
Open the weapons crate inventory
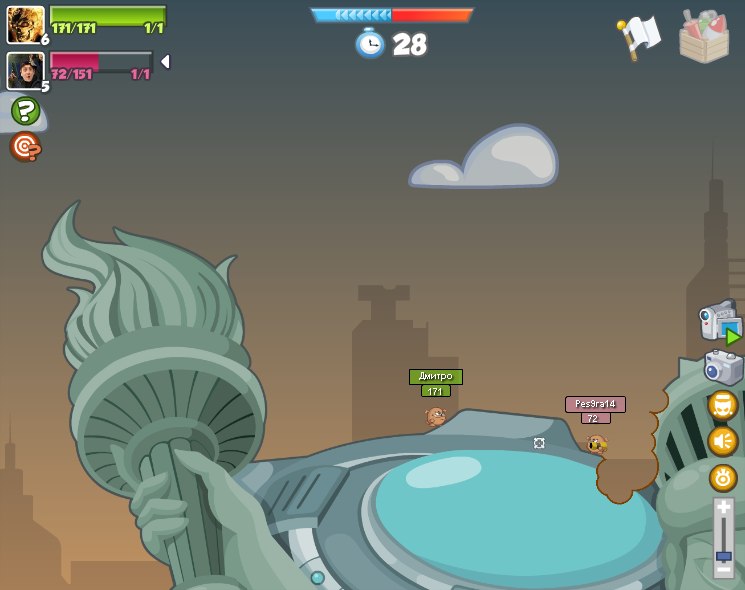tap(704, 37)
